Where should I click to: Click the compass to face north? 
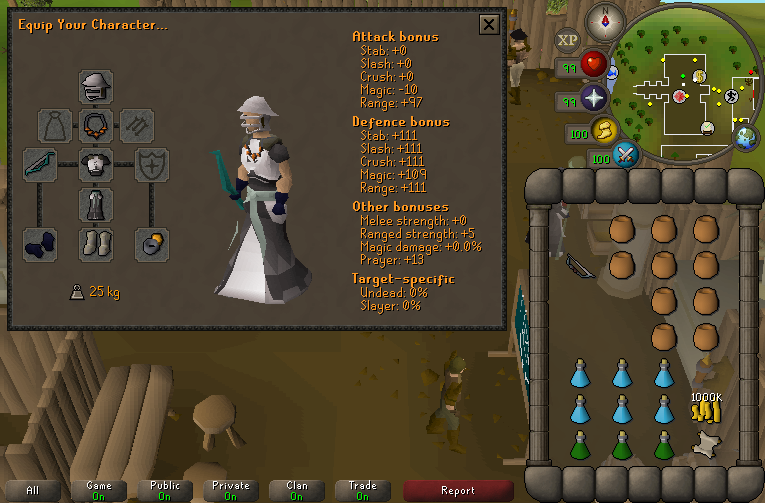pyautogui.click(x=603, y=18)
